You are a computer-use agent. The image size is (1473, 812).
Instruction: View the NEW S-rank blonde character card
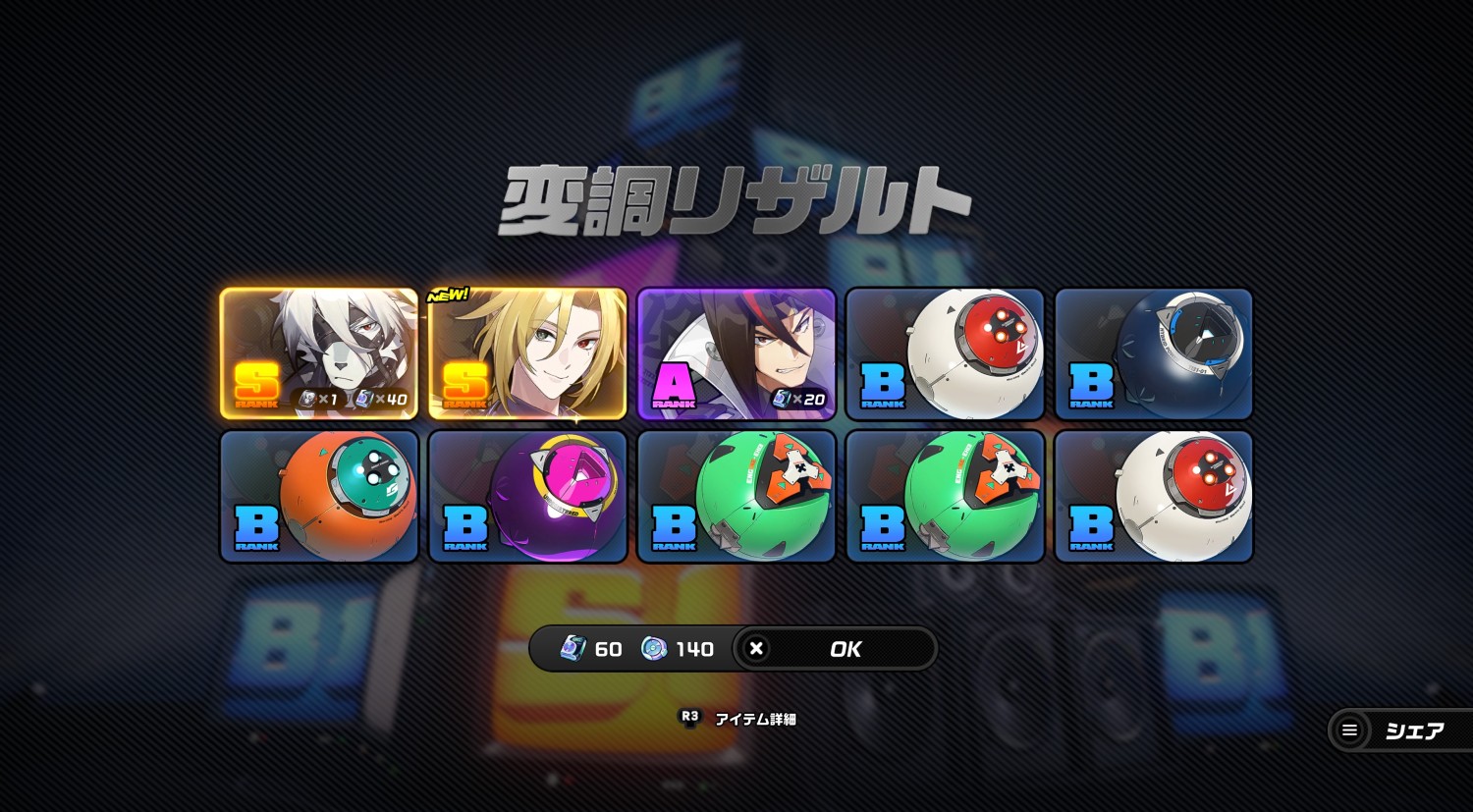(x=527, y=353)
